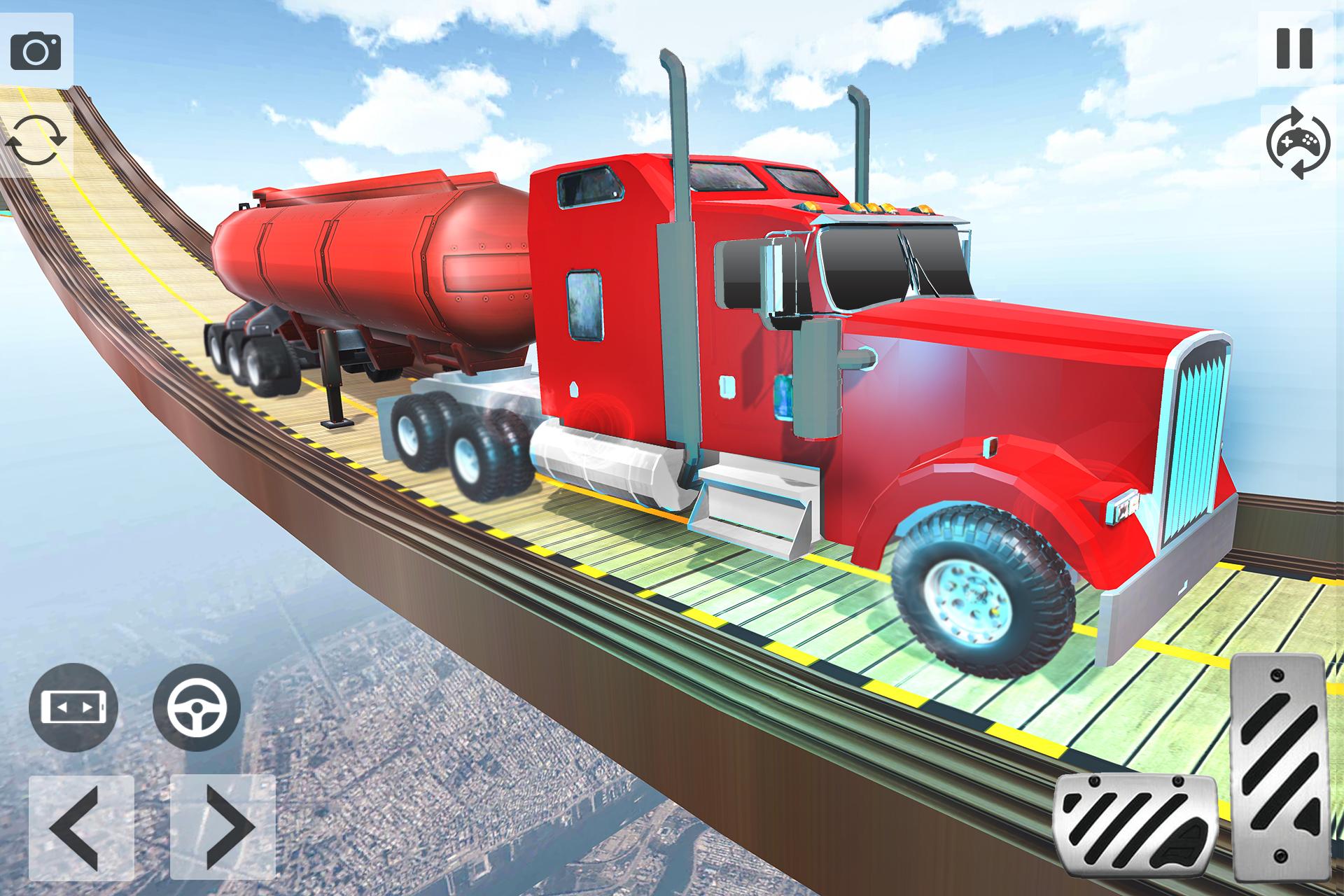
Task: Toggle the control scheme with the gamepad button
Action: coord(1298,143)
